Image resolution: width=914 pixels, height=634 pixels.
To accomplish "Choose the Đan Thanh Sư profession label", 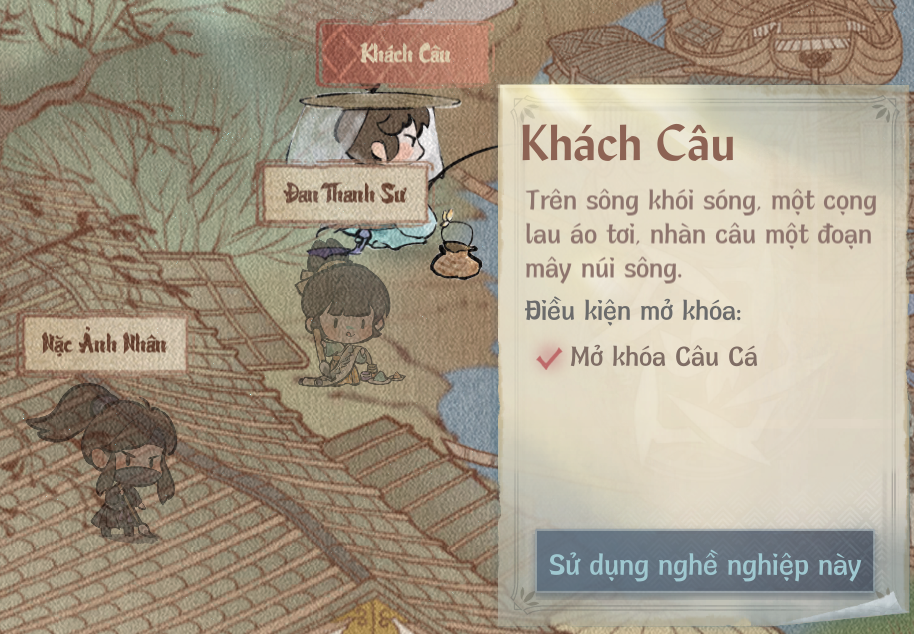I will pyautogui.click(x=343, y=193).
